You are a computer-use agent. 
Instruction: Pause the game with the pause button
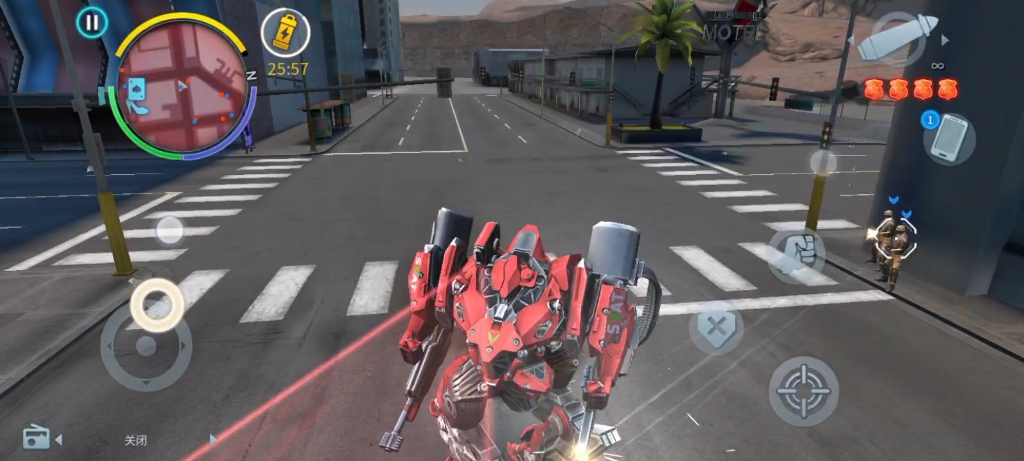point(92,22)
